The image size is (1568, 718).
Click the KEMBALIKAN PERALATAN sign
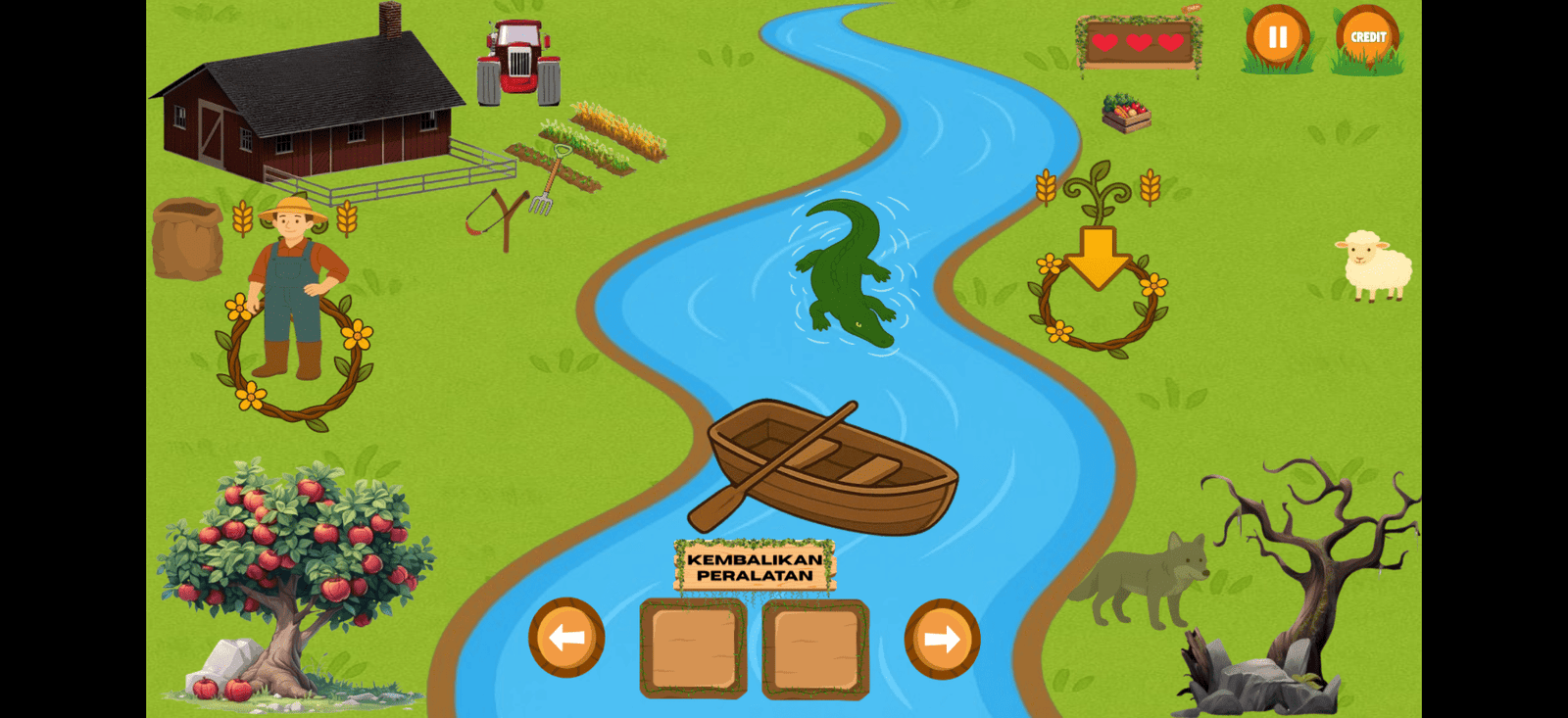[x=753, y=566]
